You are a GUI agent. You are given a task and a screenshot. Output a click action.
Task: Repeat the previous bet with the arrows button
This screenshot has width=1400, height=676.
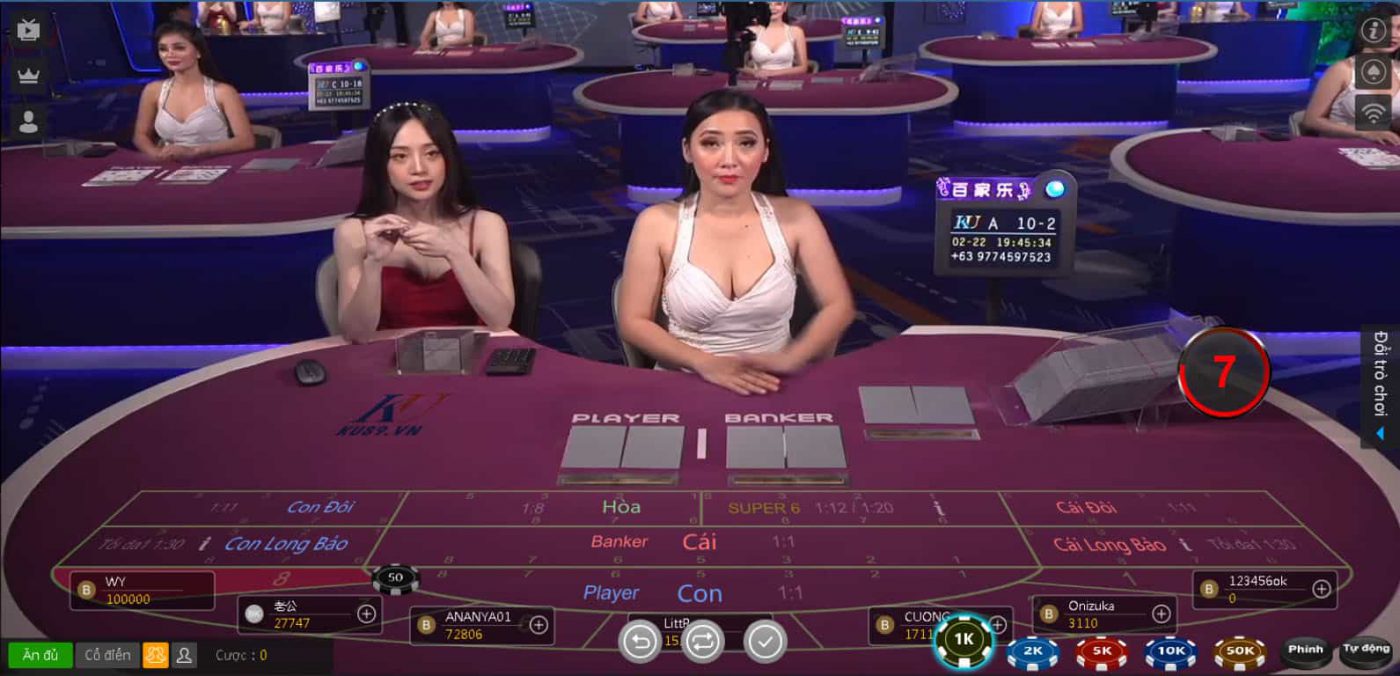pyautogui.click(x=702, y=641)
